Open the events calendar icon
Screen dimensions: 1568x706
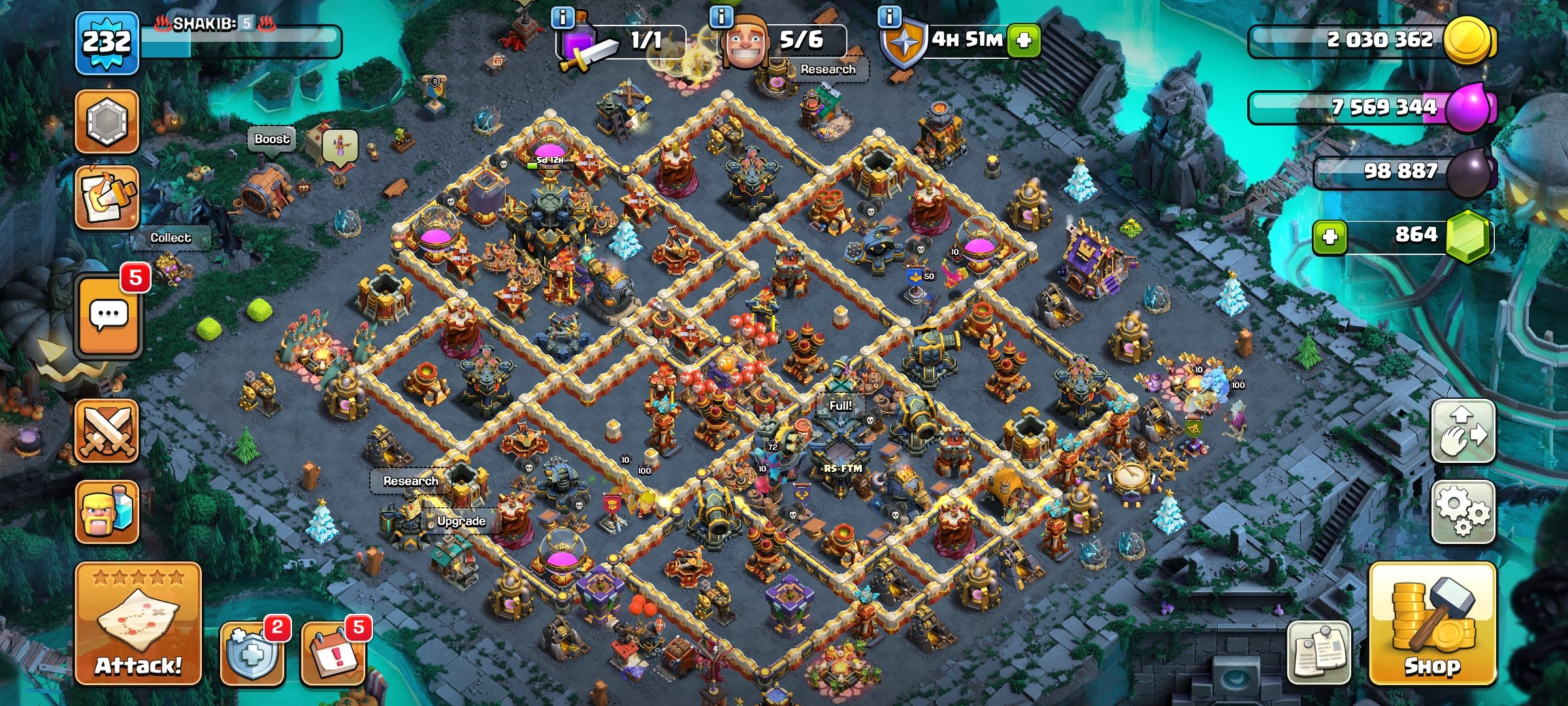point(332,652)
